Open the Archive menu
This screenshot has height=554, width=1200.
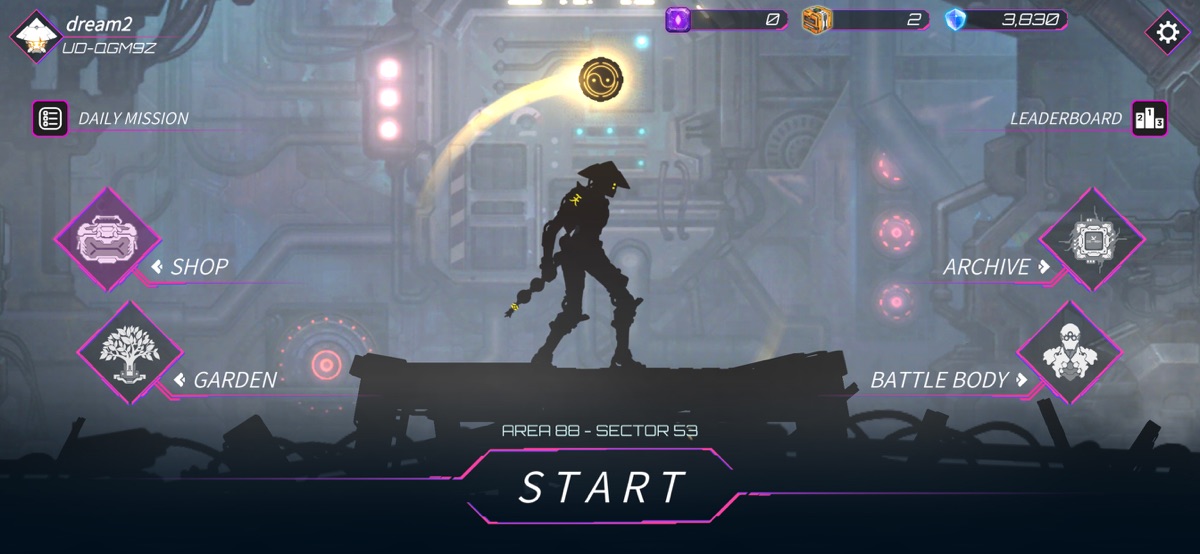pos(1092,239)
